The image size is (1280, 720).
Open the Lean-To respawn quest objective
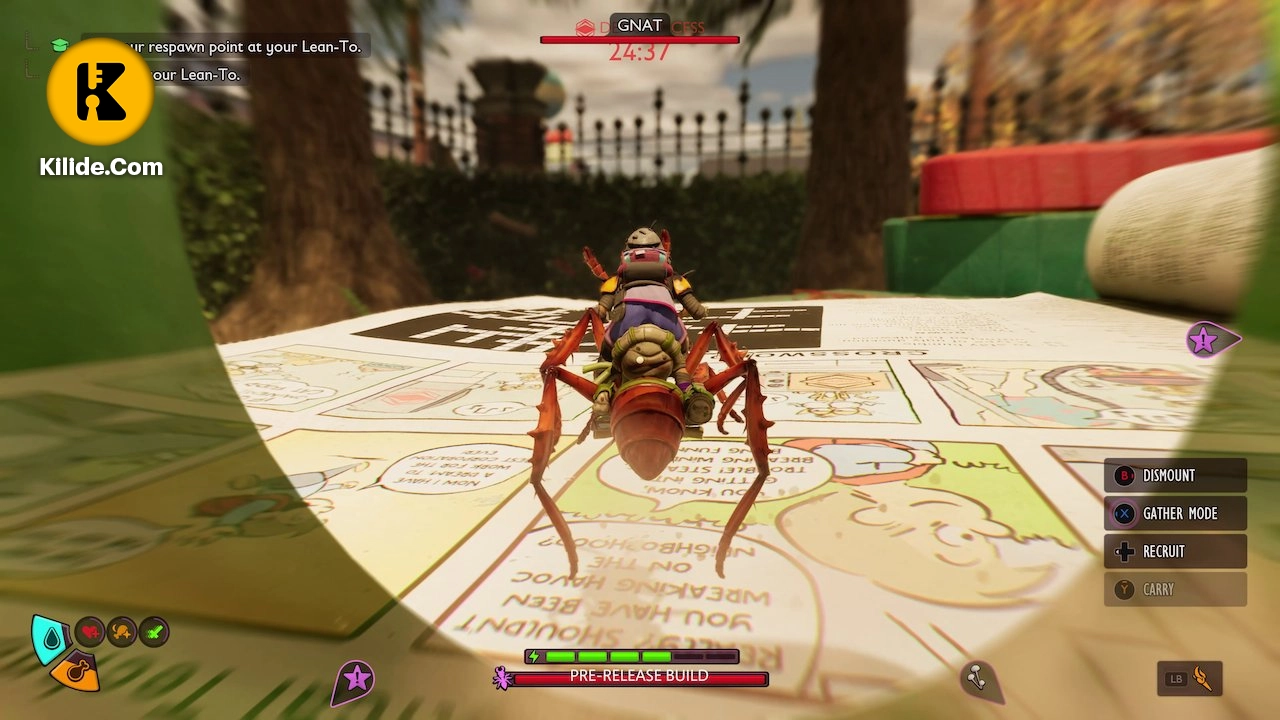(240, 46)
